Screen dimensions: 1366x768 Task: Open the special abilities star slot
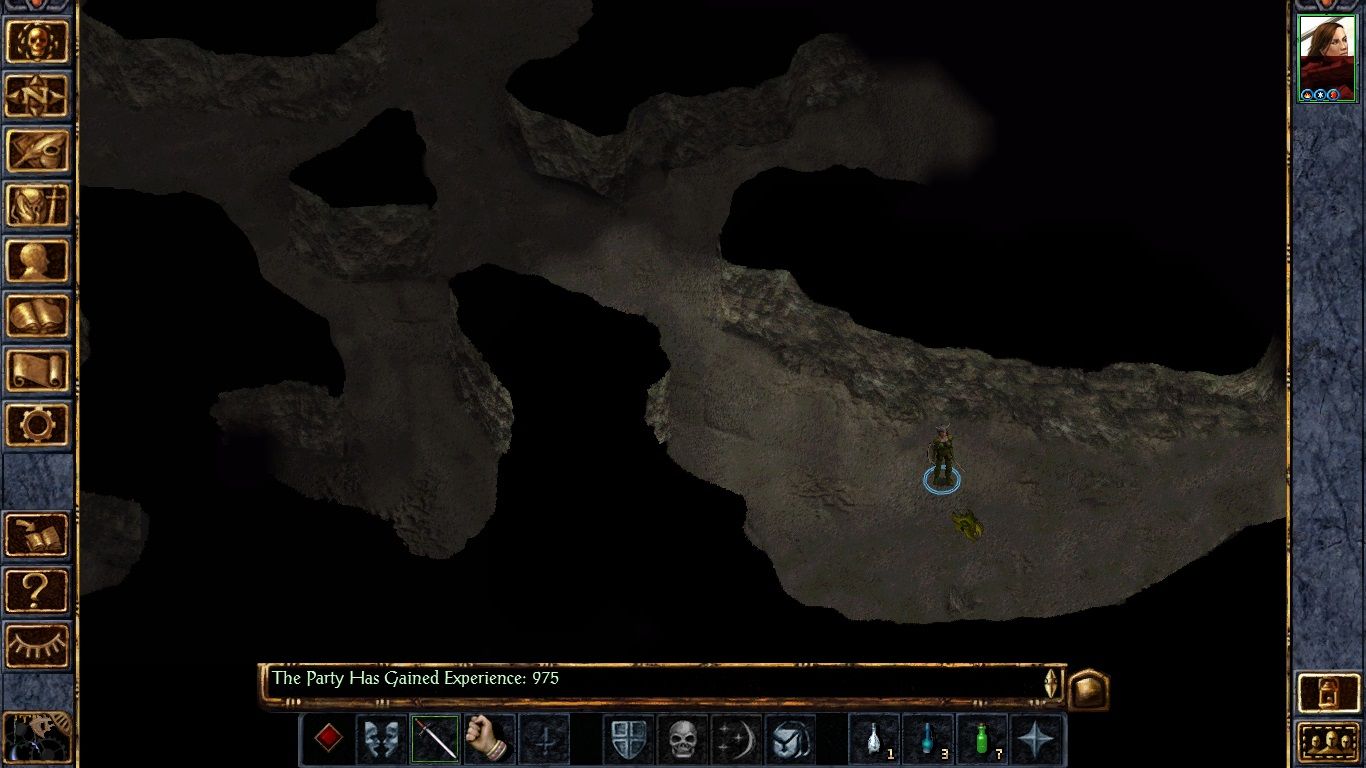click(1034, 741)
